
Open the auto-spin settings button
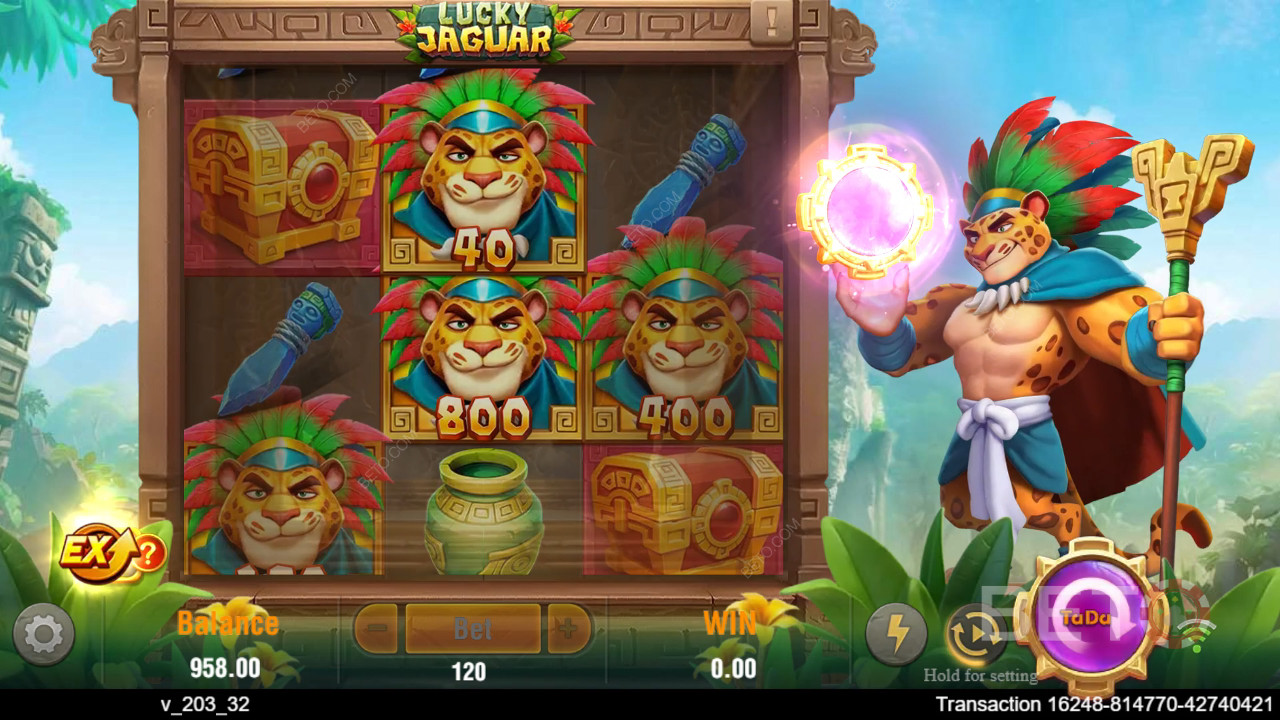[975, 634]
